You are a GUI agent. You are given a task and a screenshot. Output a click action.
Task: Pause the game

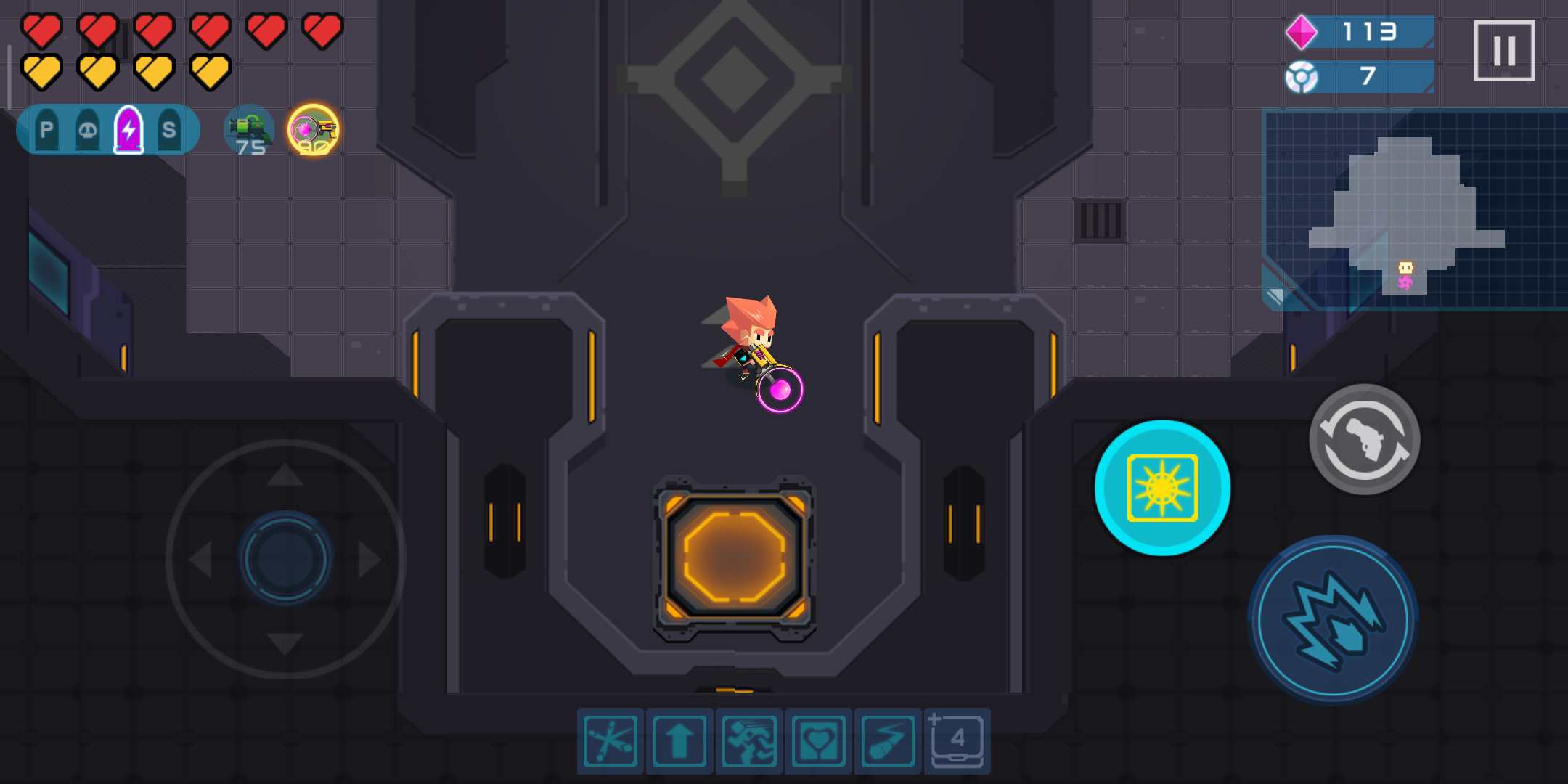pyautogui.click(x=1505, y=52)
